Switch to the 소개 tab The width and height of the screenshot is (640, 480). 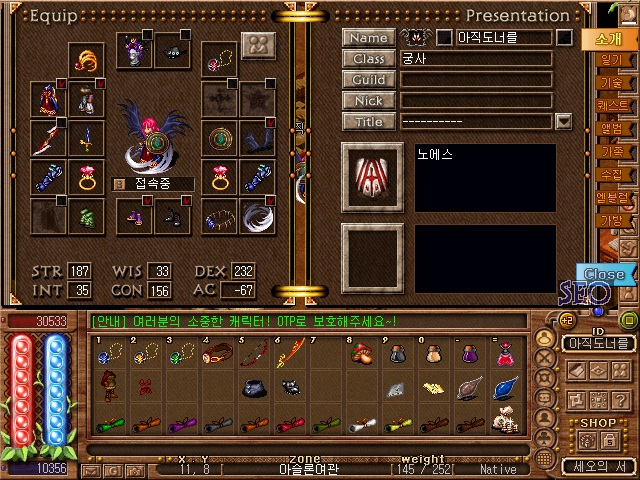click(x=609, y=40)
